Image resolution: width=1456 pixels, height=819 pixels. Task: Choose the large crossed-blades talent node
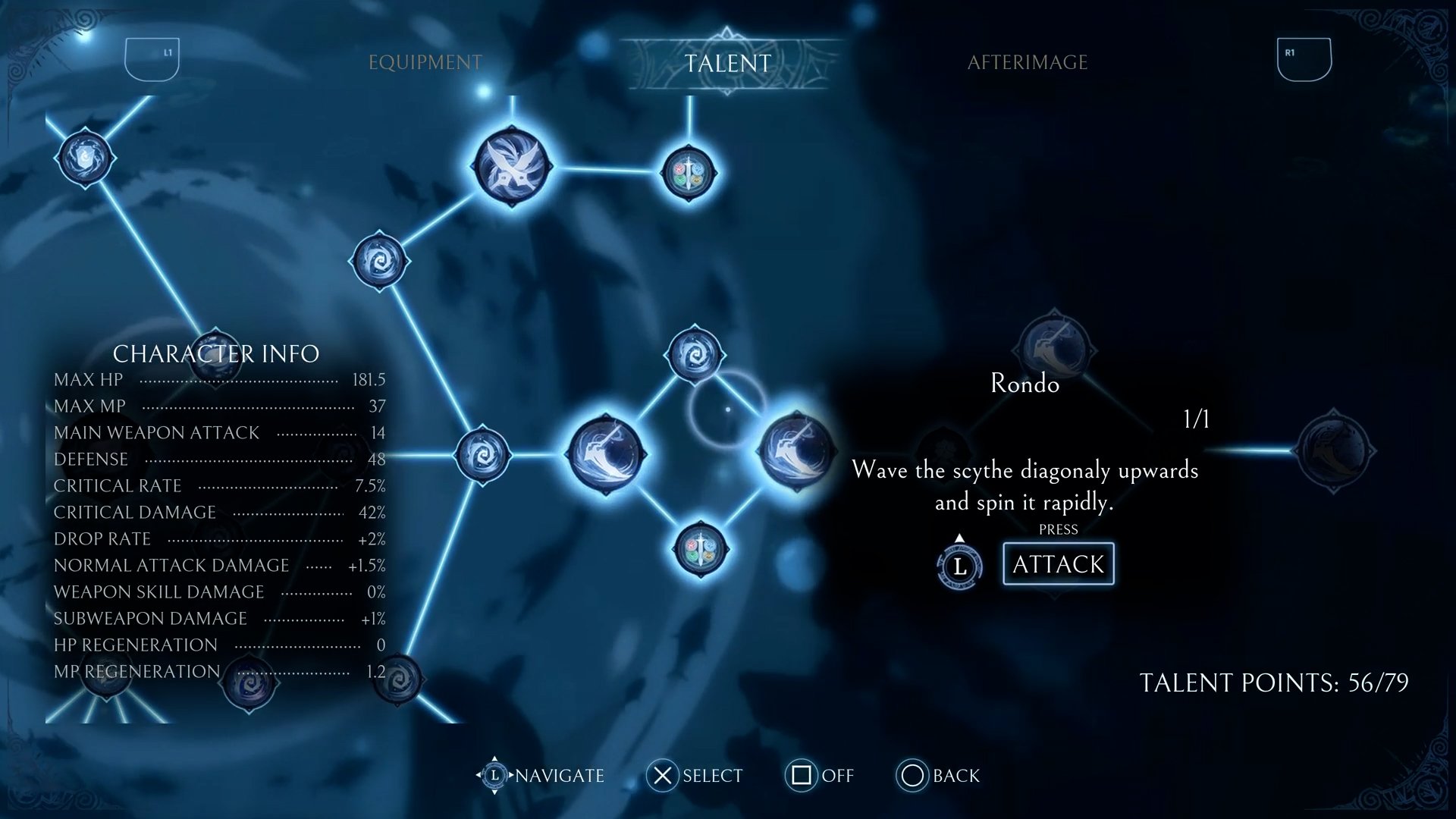click(512, 167)
